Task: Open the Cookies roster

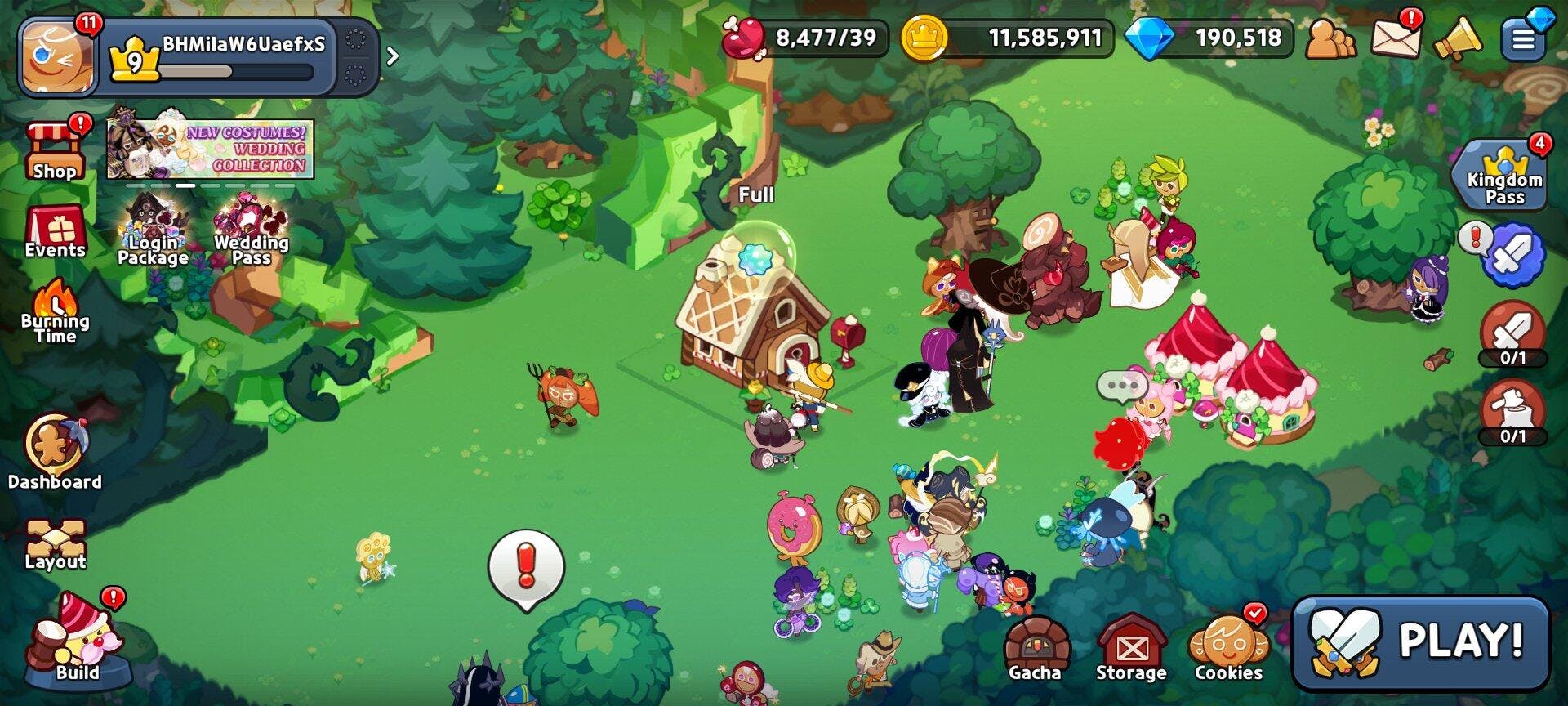Action: (x=1228, y=650)
